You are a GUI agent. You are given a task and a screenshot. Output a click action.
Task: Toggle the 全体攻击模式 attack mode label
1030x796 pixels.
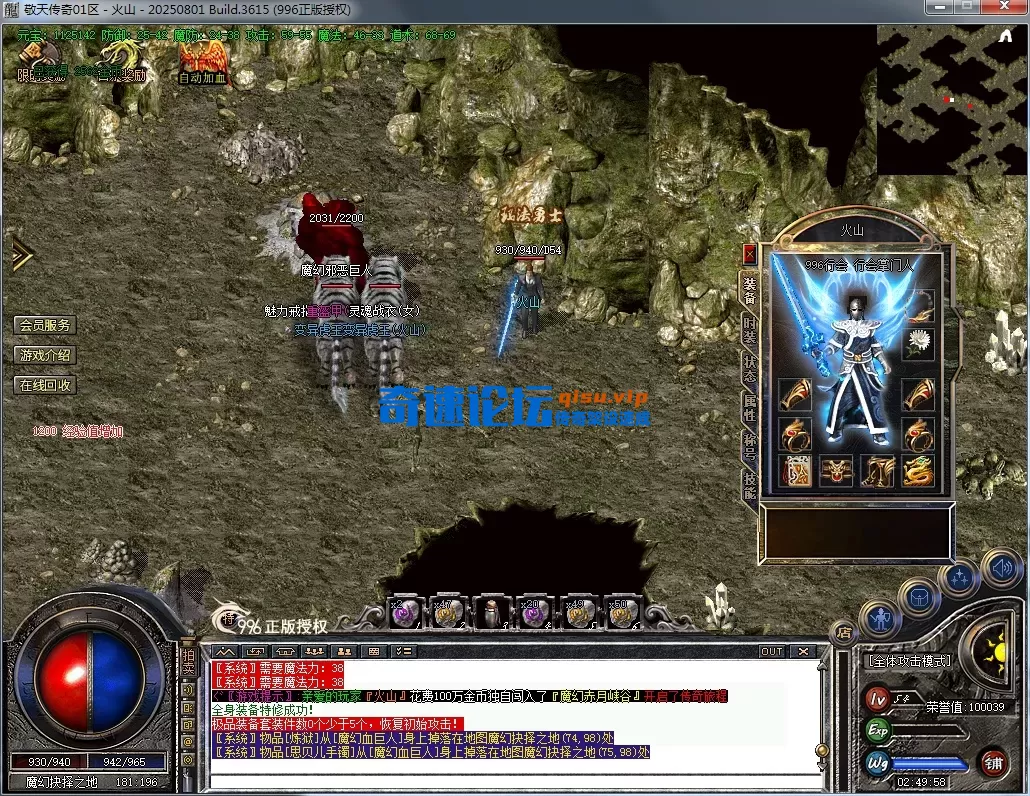coord(910,661)
